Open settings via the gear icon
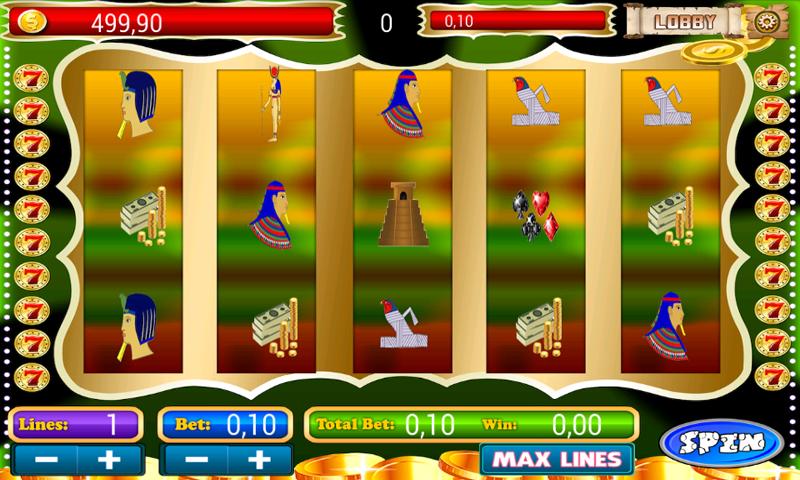 click(x=764, y=20)
